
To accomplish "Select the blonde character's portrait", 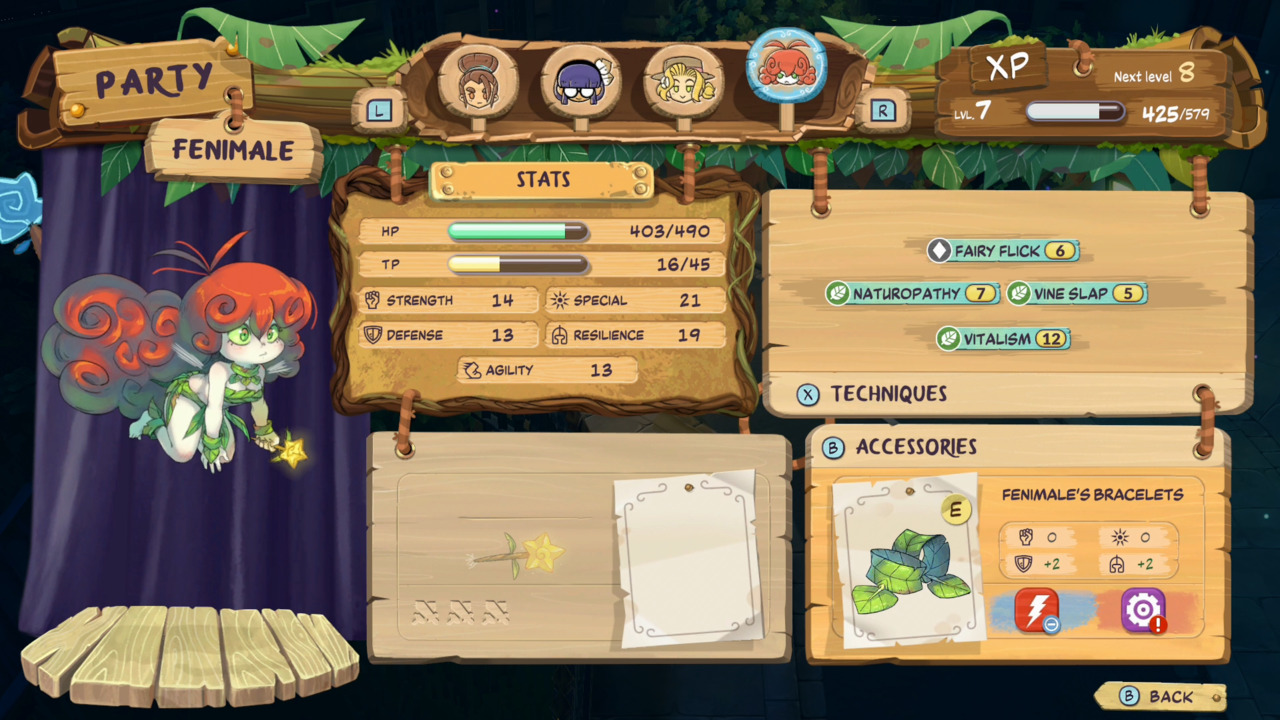I will pos(685,80).
